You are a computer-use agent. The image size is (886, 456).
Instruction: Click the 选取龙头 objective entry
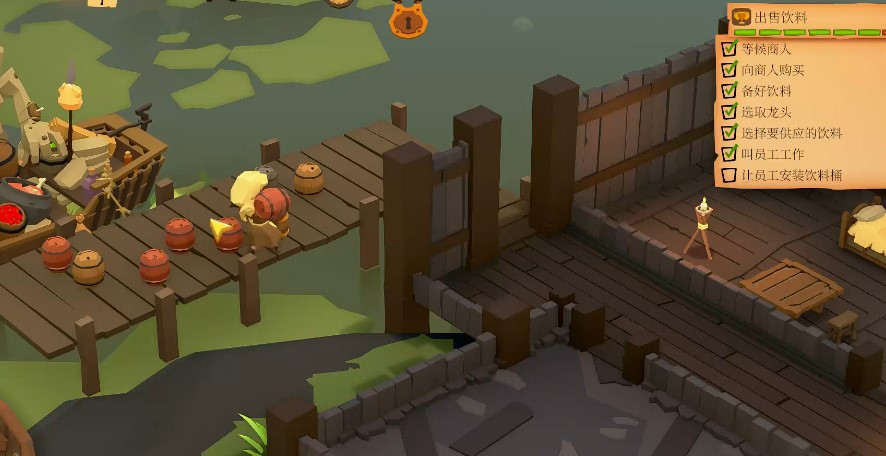click(766, 111)
